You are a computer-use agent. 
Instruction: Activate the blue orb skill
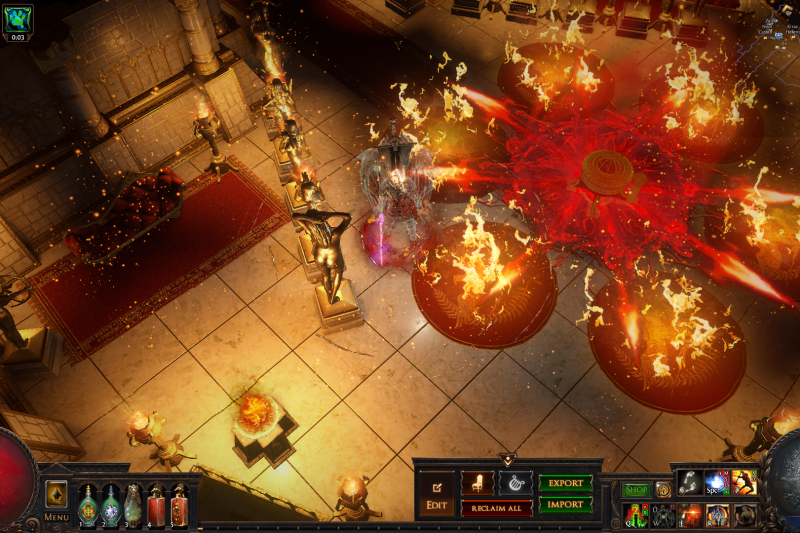coord(716,483)
